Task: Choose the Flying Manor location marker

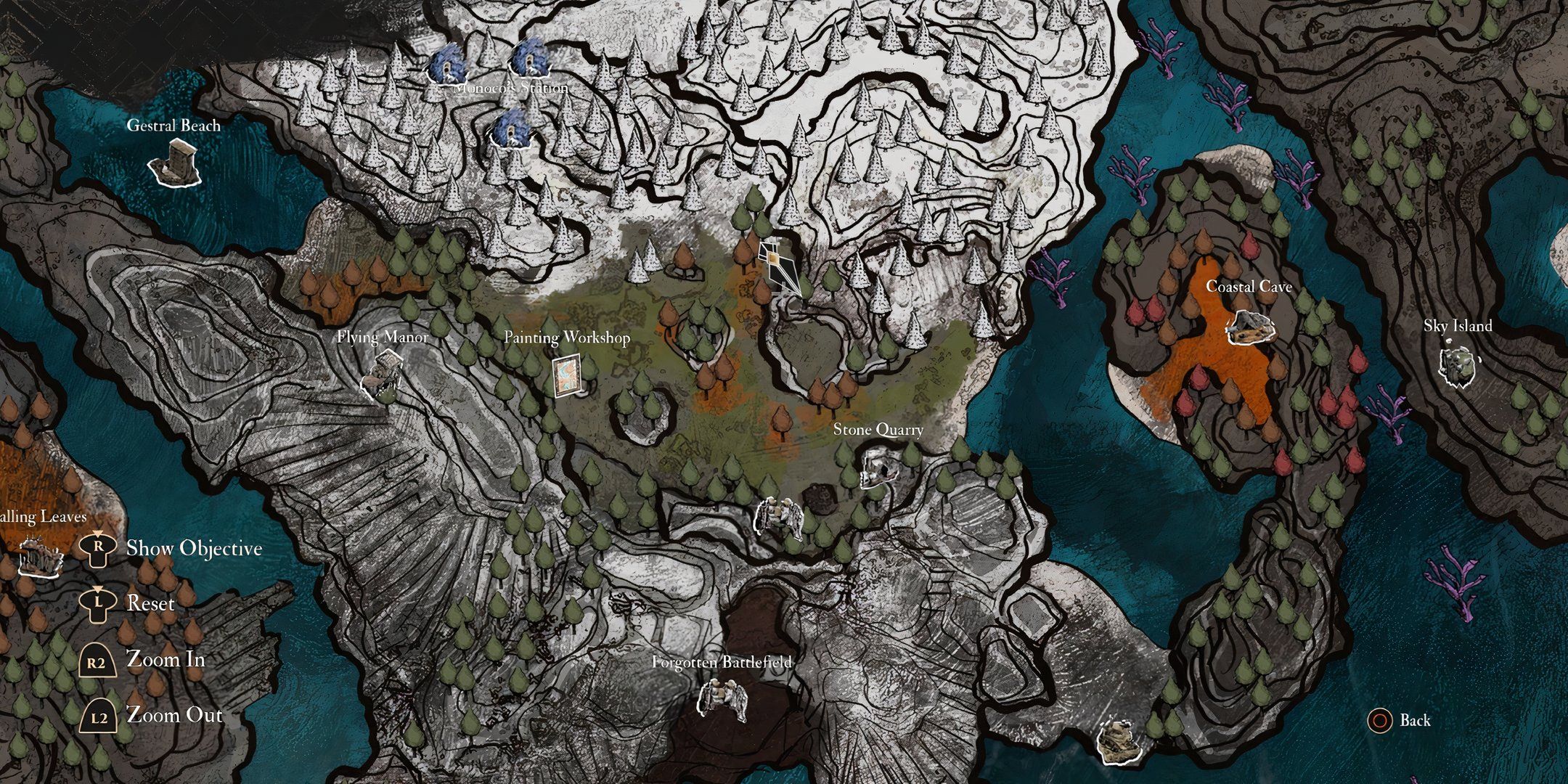Action: coord(382,373)
